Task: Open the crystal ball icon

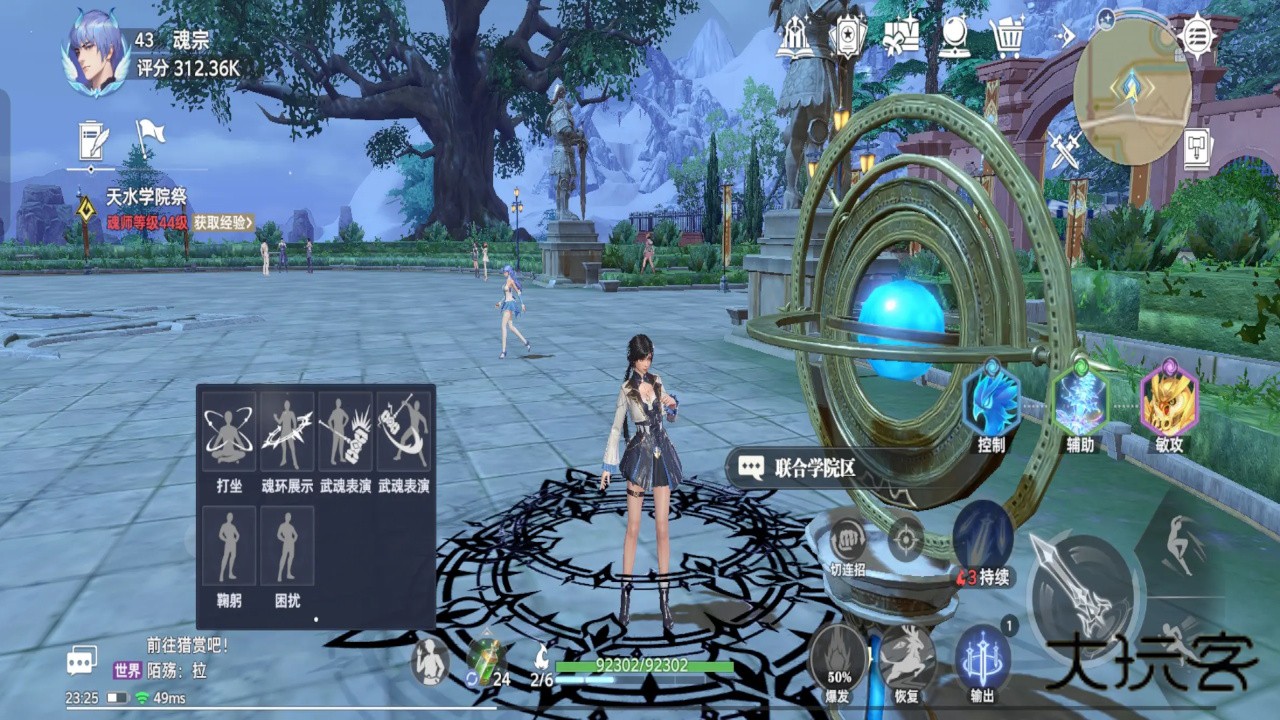Action: (955, 38)
